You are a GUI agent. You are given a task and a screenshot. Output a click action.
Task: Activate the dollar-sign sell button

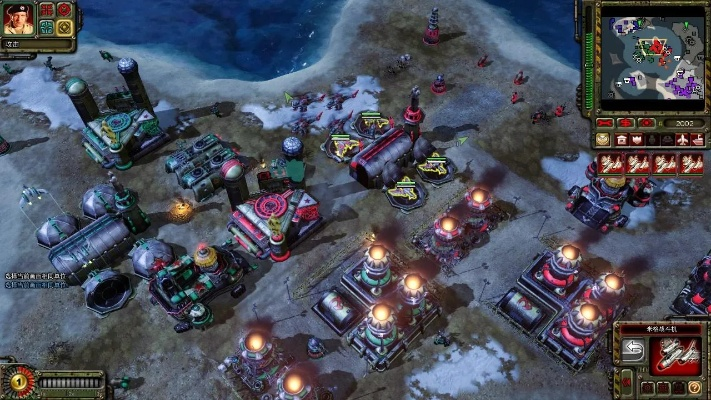click(626, 124)
